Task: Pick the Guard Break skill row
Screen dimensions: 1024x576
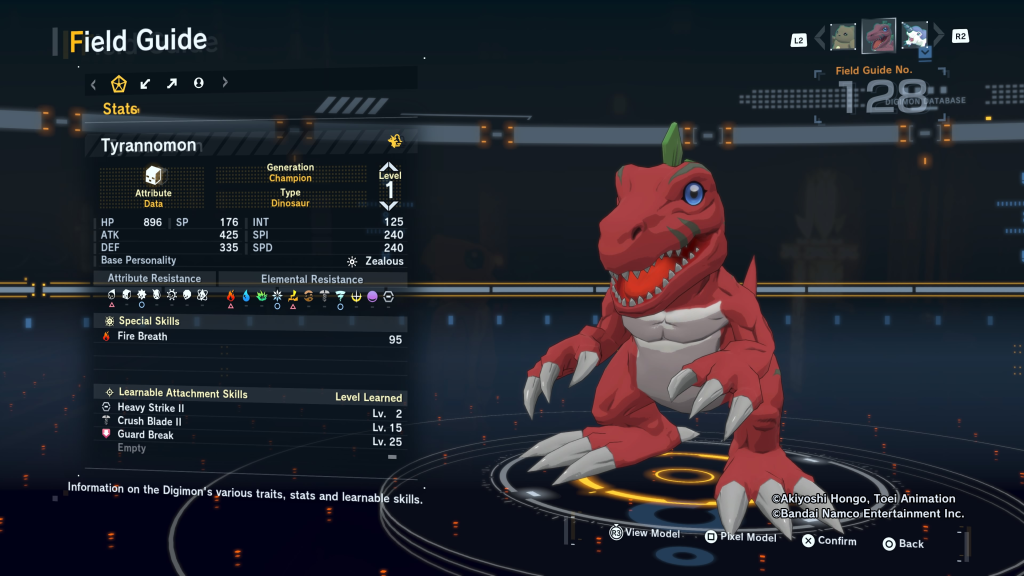Action: point(145,435)
